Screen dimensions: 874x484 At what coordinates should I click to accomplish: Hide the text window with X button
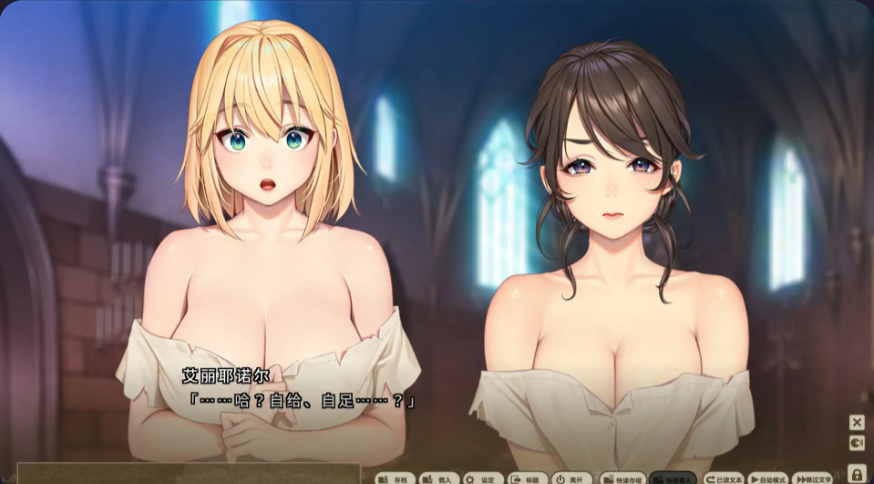click(x=857, y=422)
